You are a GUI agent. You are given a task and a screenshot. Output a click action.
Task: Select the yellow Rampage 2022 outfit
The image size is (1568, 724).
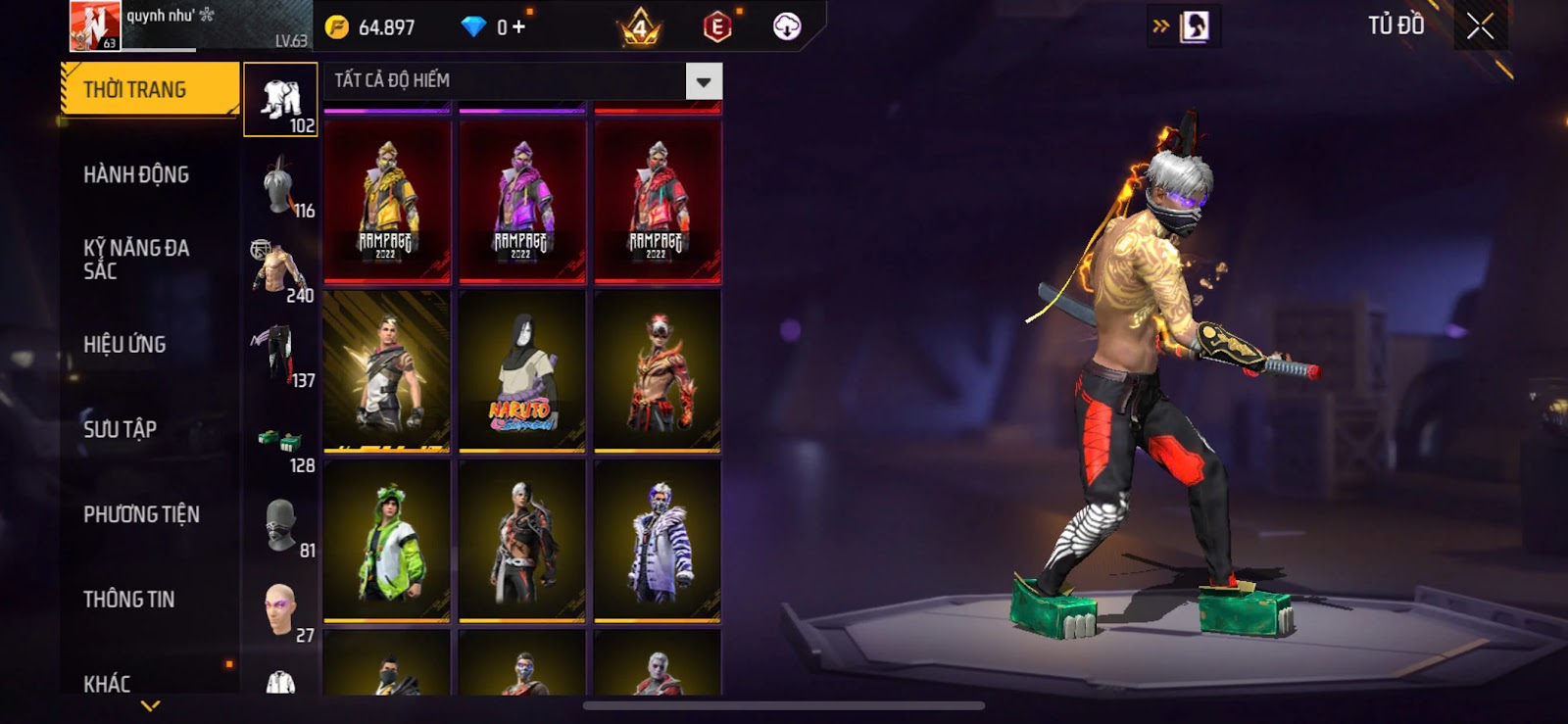tap(387, 202)
